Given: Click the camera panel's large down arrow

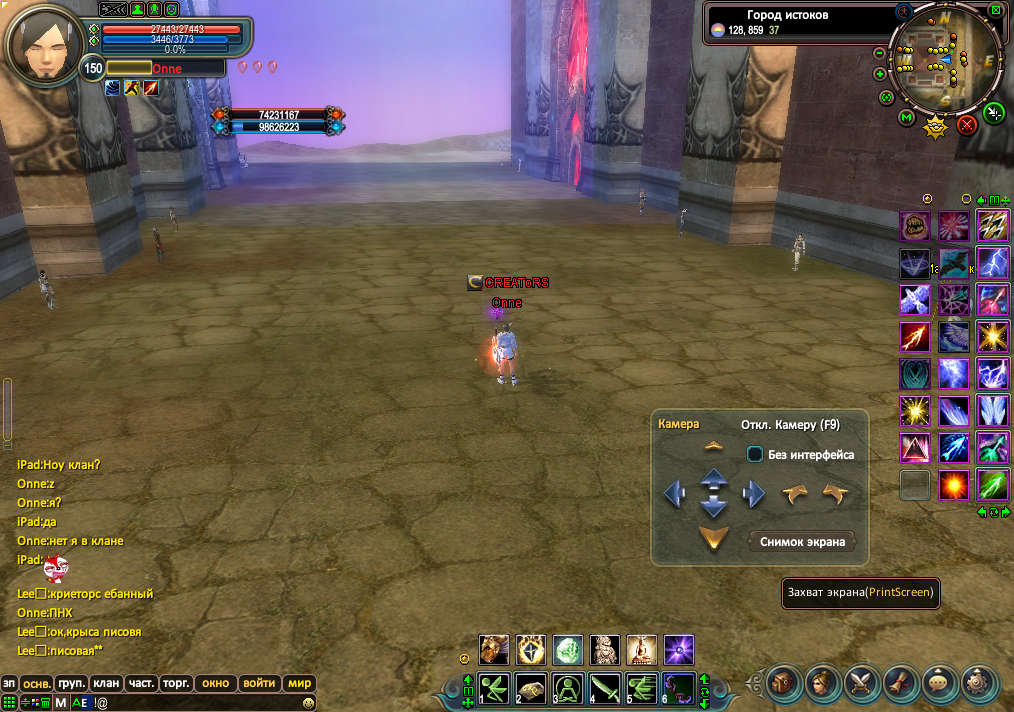Looking at the screenshot, I should point(713,540).
